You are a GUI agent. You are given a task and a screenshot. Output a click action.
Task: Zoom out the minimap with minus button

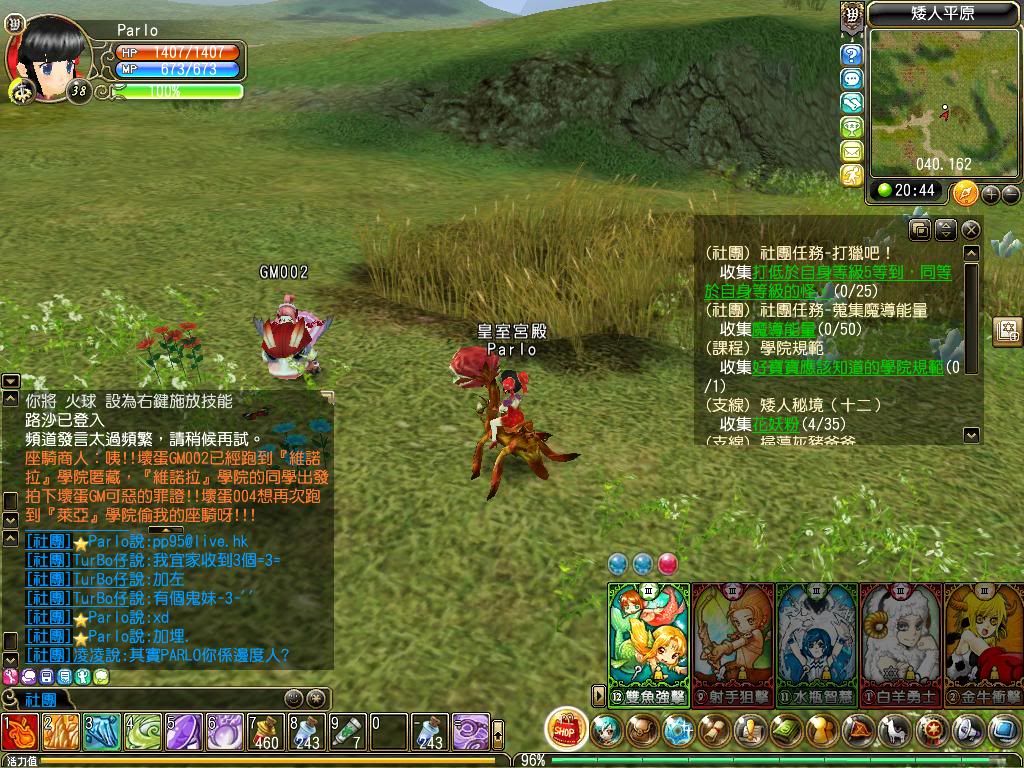pyautogui.click(x=1010, y=194)
